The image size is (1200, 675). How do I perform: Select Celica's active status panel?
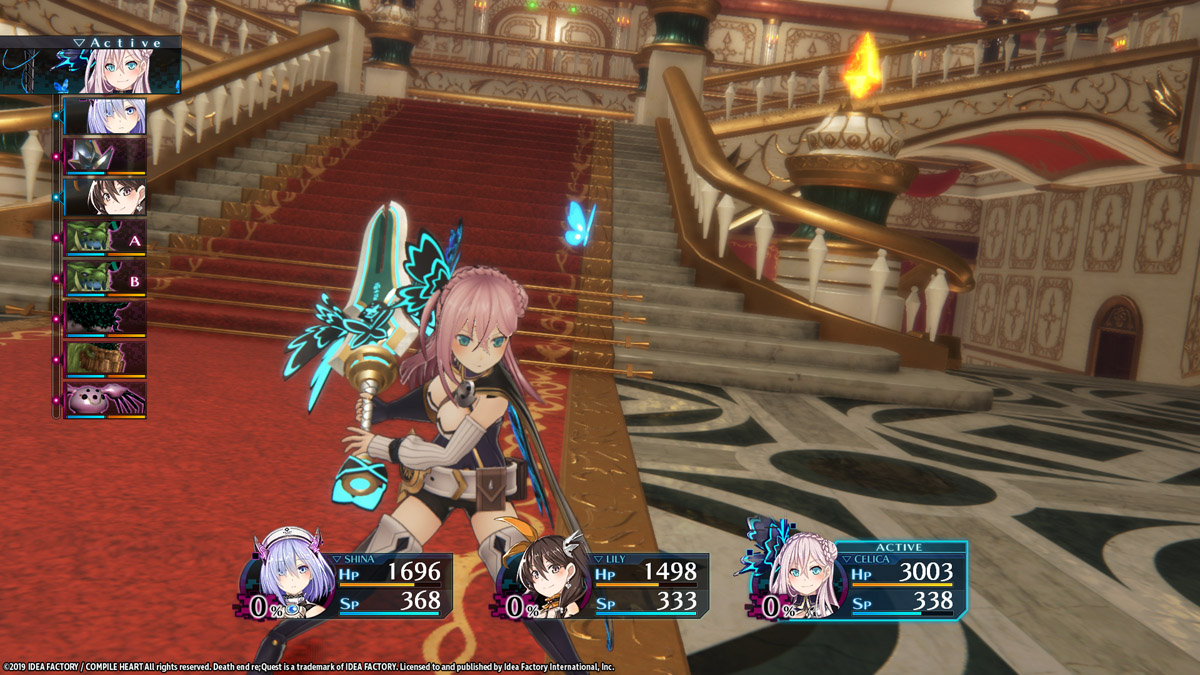pyautogui.click(x=858, y=581)
